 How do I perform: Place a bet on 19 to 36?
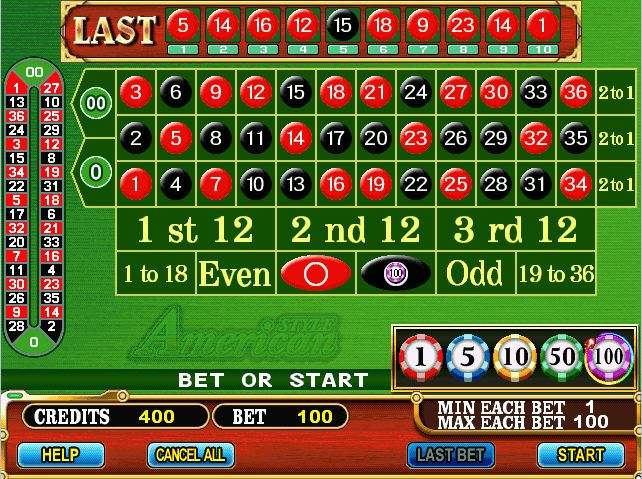click(x=555, y=272)
